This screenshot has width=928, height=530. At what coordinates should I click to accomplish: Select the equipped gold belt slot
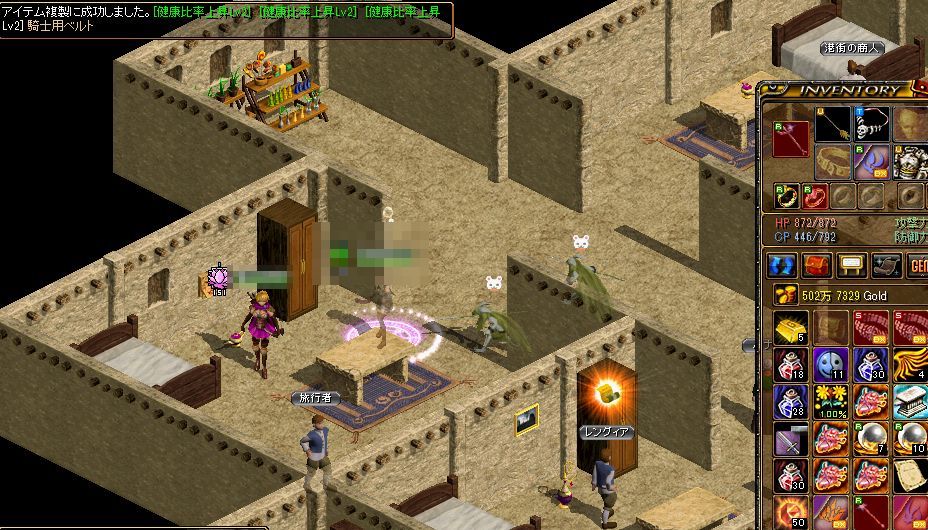832,161
